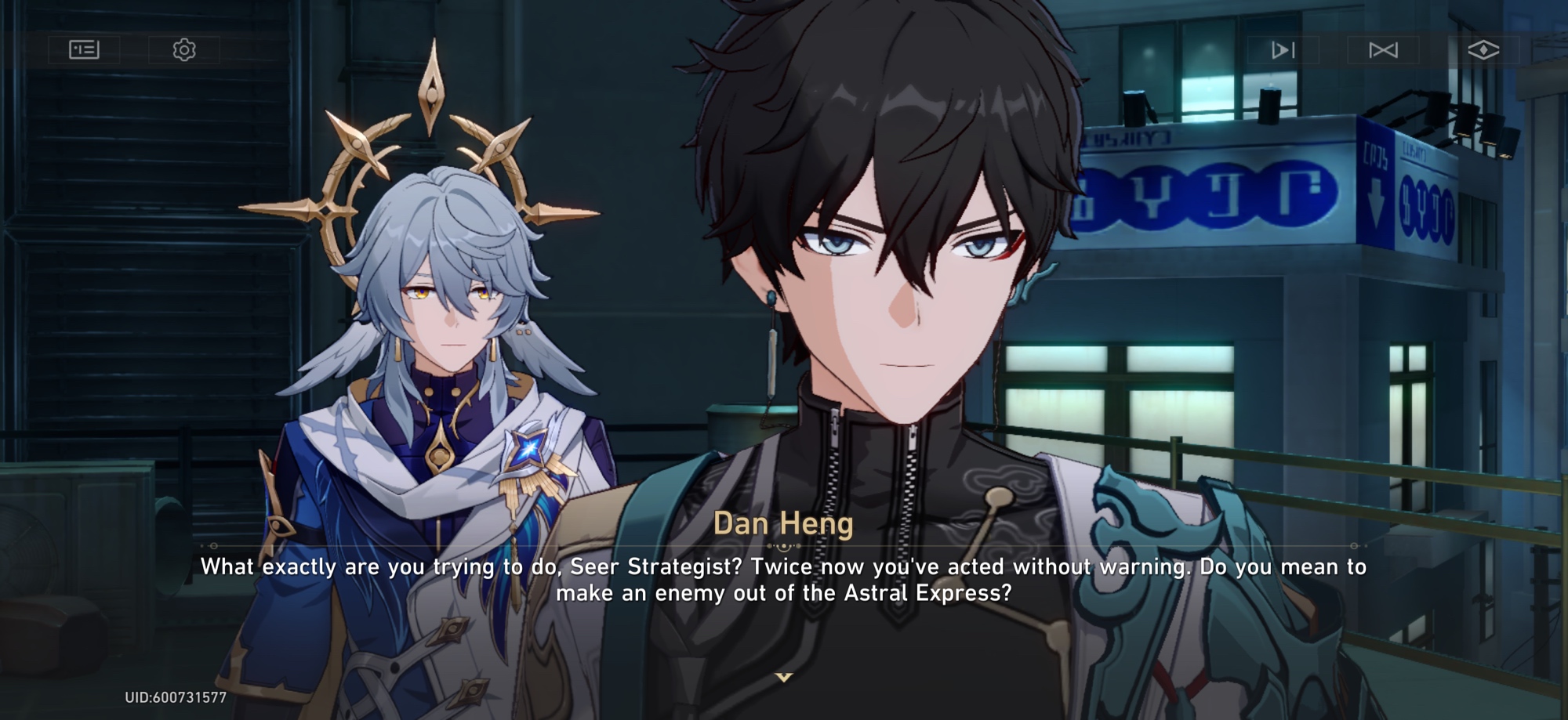Skip the current cutscene dialogue
Screen dimensions: 1568x720
[x=1383, y=50]
